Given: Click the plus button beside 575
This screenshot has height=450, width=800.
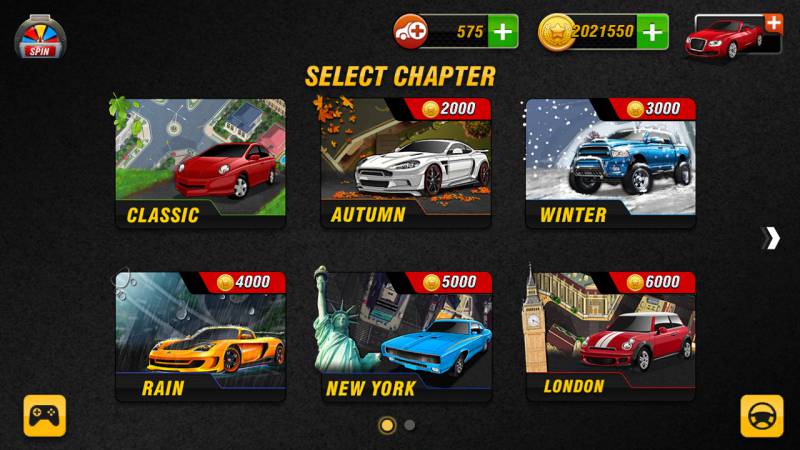Looking at the screenshot, I should (x=503, y=32).
